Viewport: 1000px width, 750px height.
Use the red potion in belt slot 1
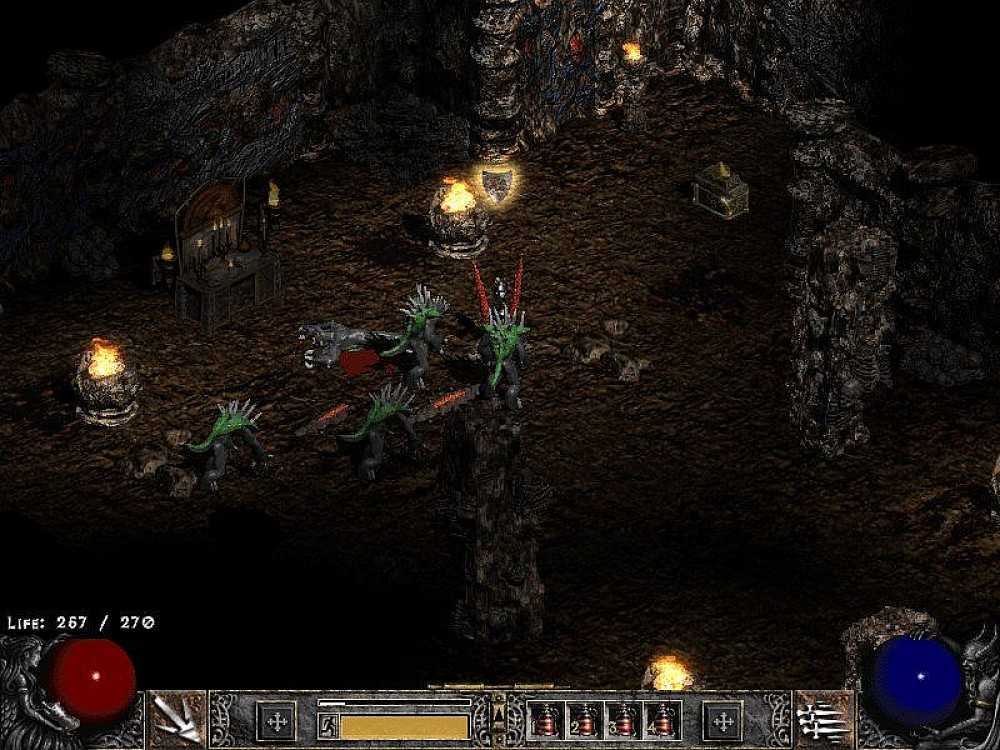[546, 720]
